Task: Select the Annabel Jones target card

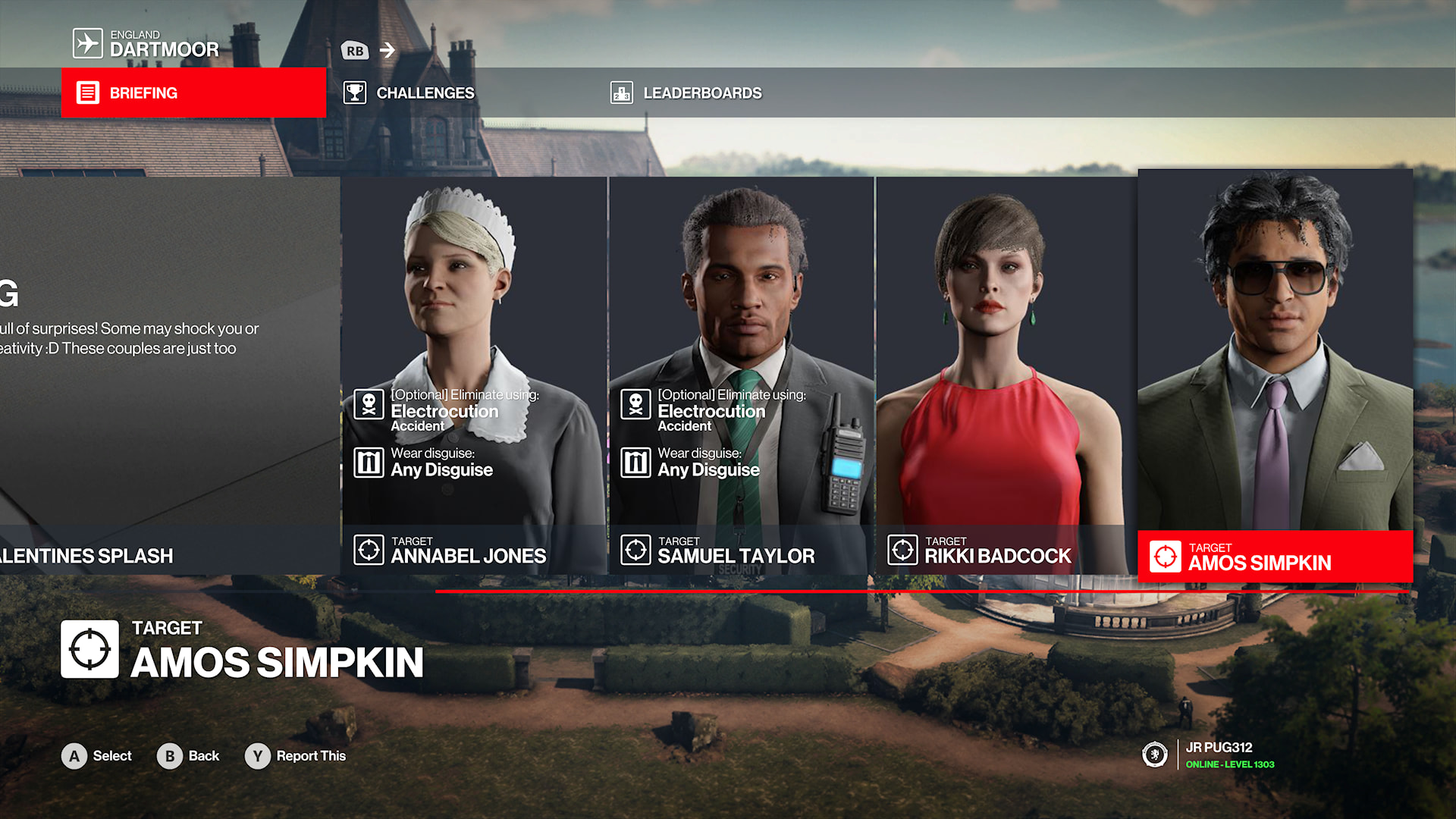Action: pos(474,375)
